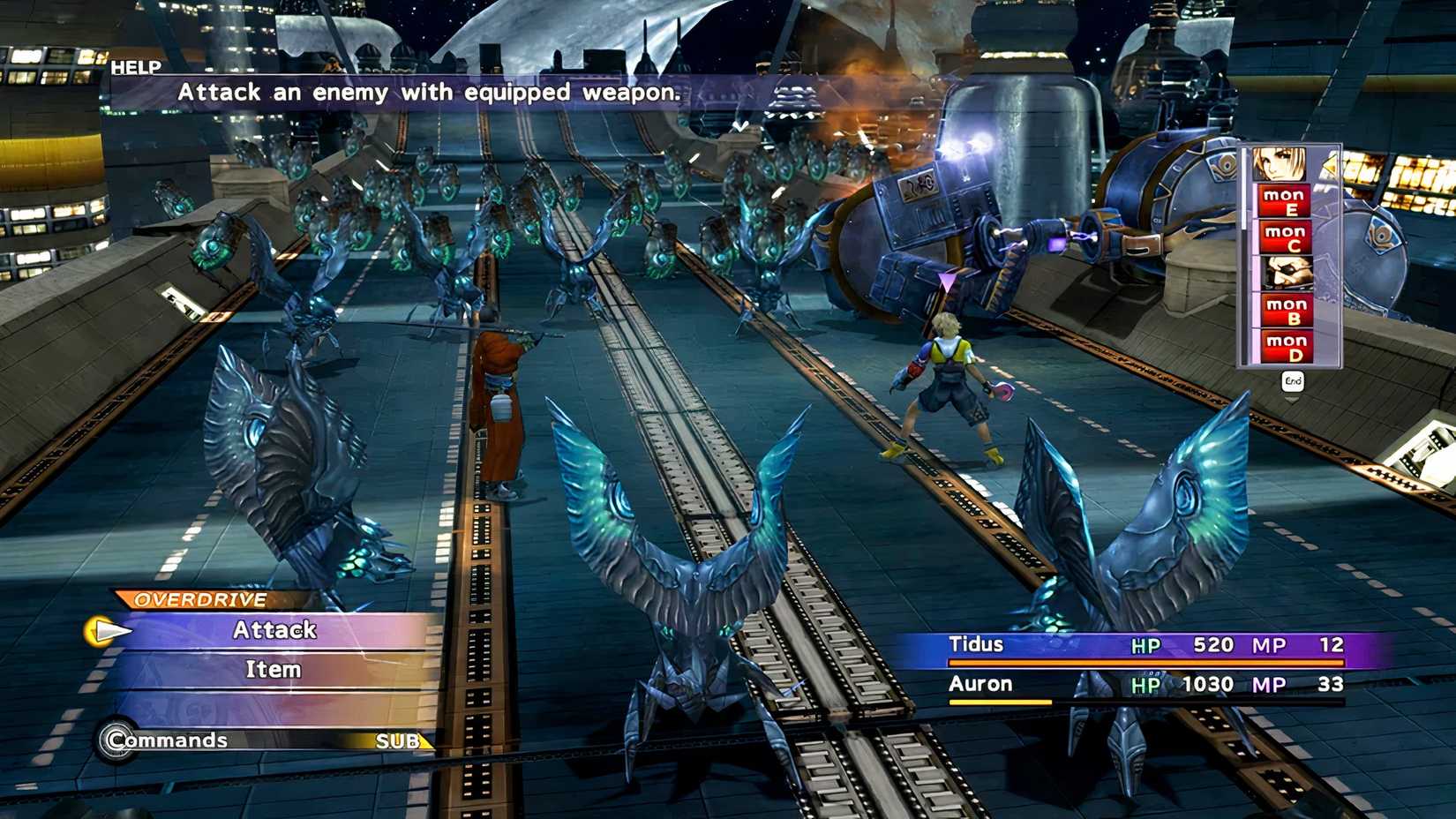Click the yellow selection arrow beside Attack
Viewport: 1456px width, 819px height.
[x=109, y=632]
